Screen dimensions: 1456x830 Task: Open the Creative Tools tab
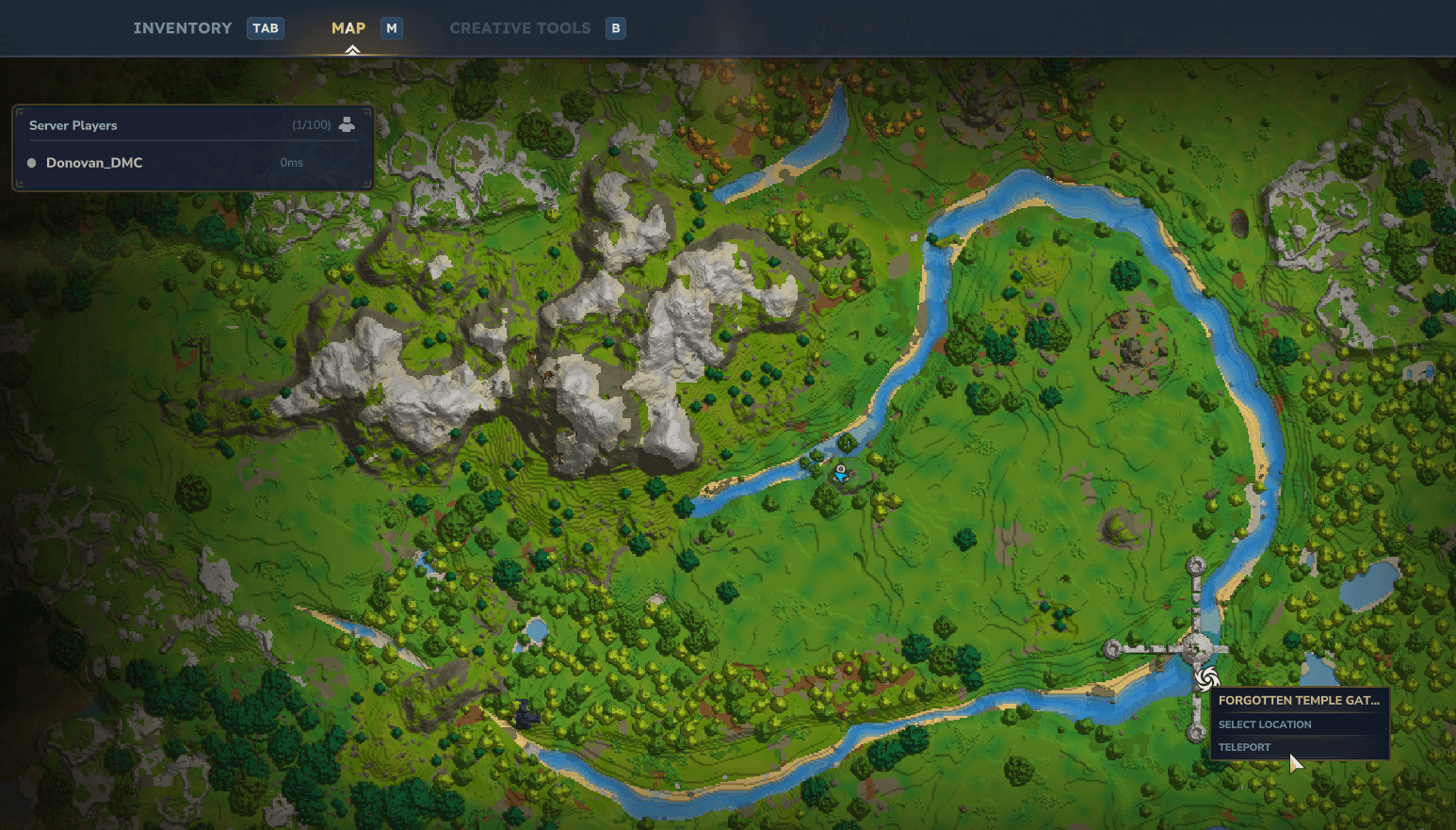[x=520, y=28]
